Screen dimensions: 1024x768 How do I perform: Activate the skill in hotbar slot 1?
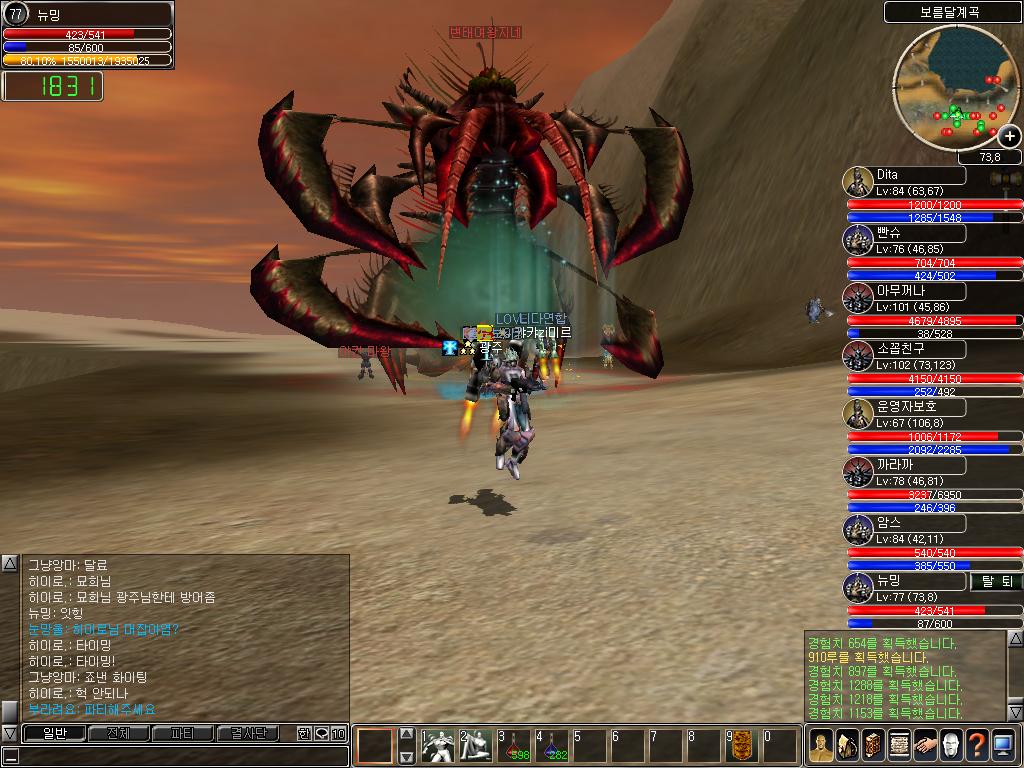[x=438, y=746]
